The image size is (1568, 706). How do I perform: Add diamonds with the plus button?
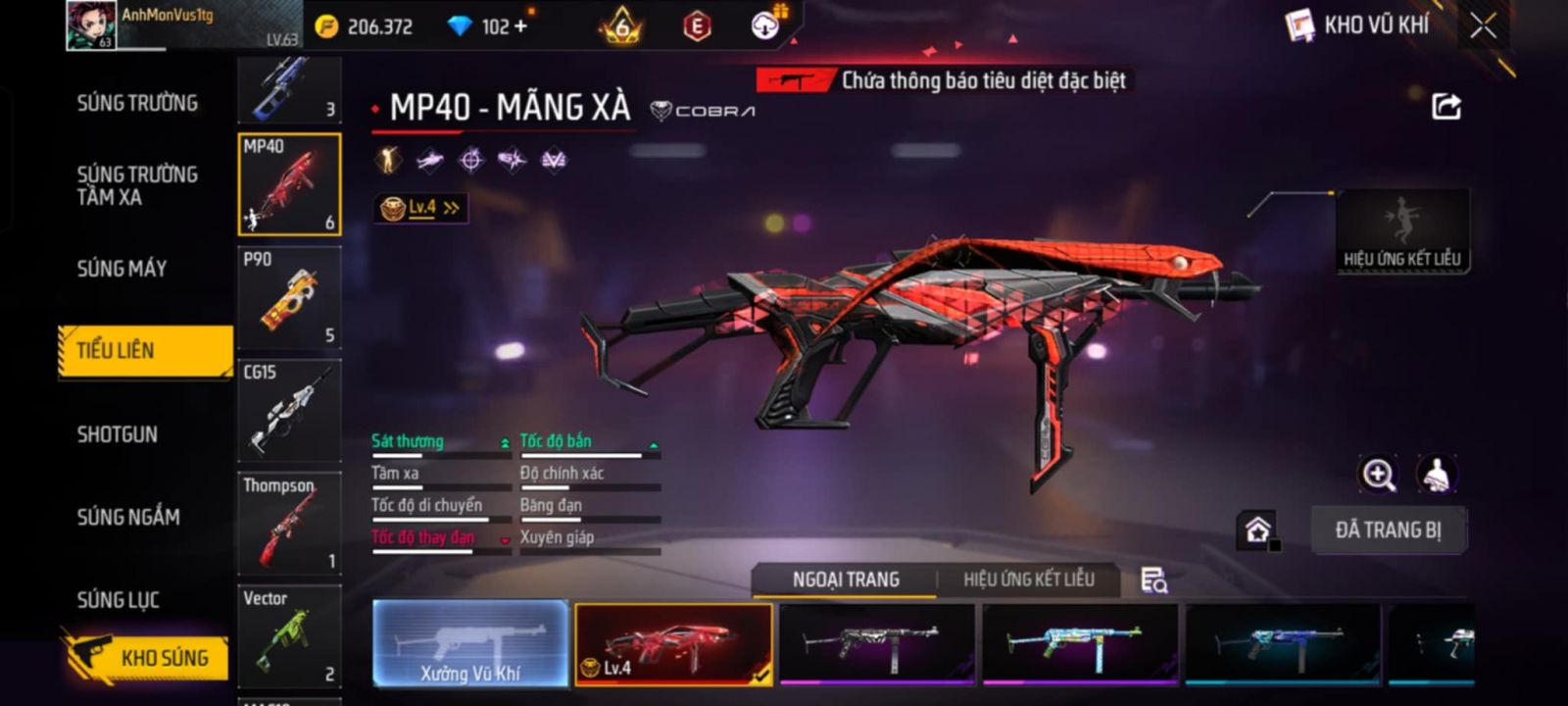click(x=520, y=26)
